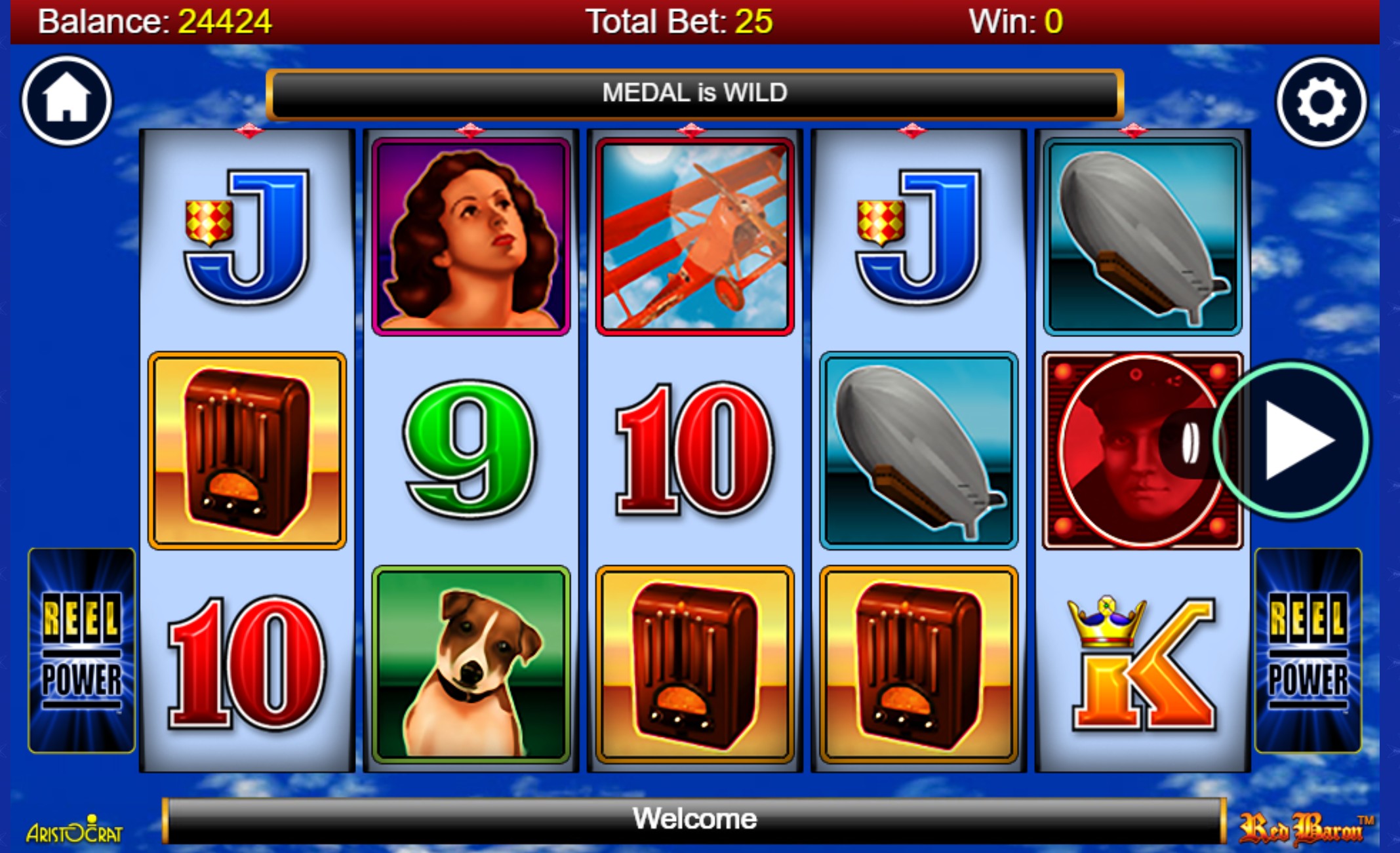Spin the reels with the play button
Image resolution: width=1400 pixels, height=853 pixels.
(1291, 441)
